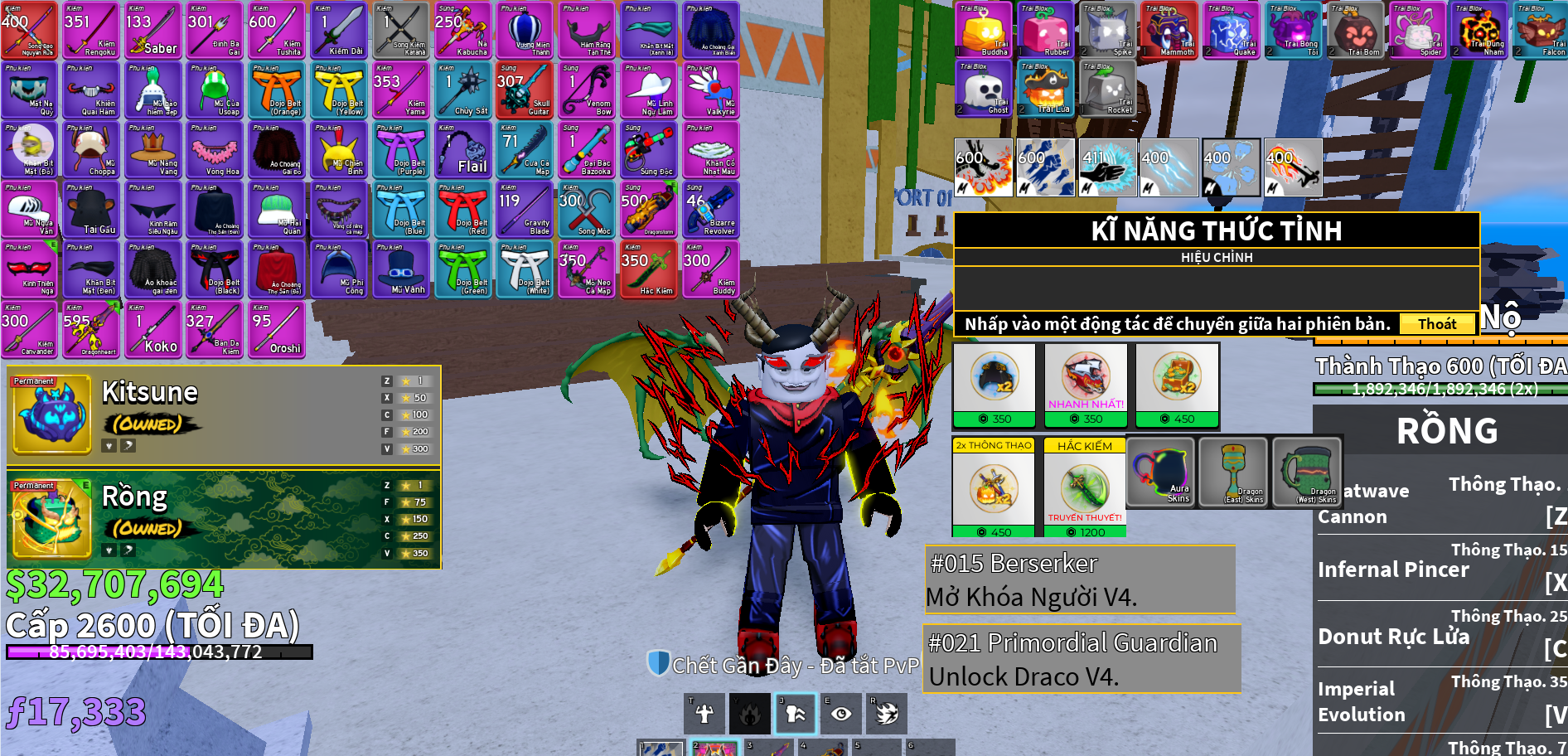Select the Venom Bow slot
1568x756 pixels.
click(588, 91)
